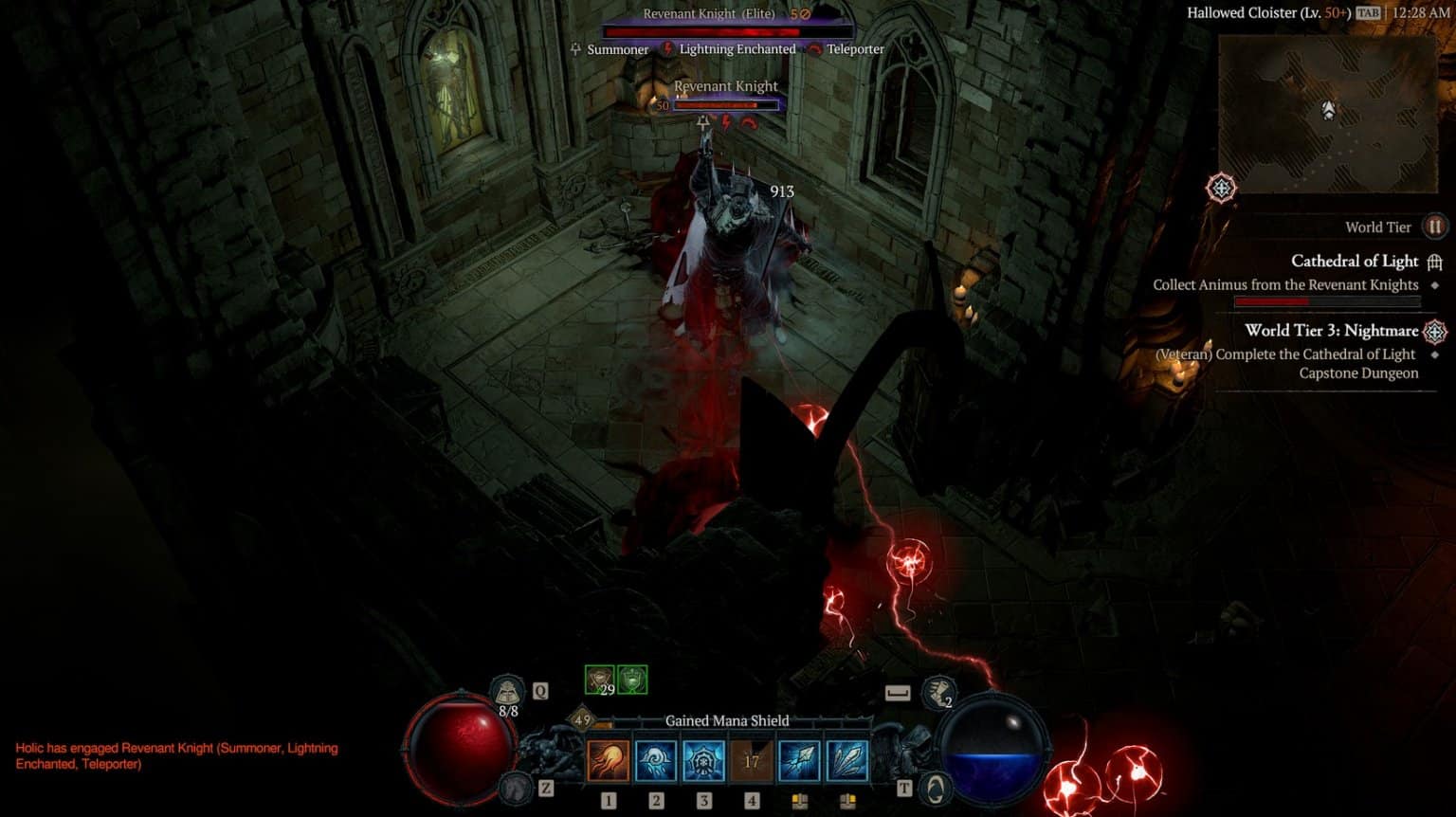
Task: Click the green potion buff indicator
Action: pyautogui.click(x=631, y=679)
